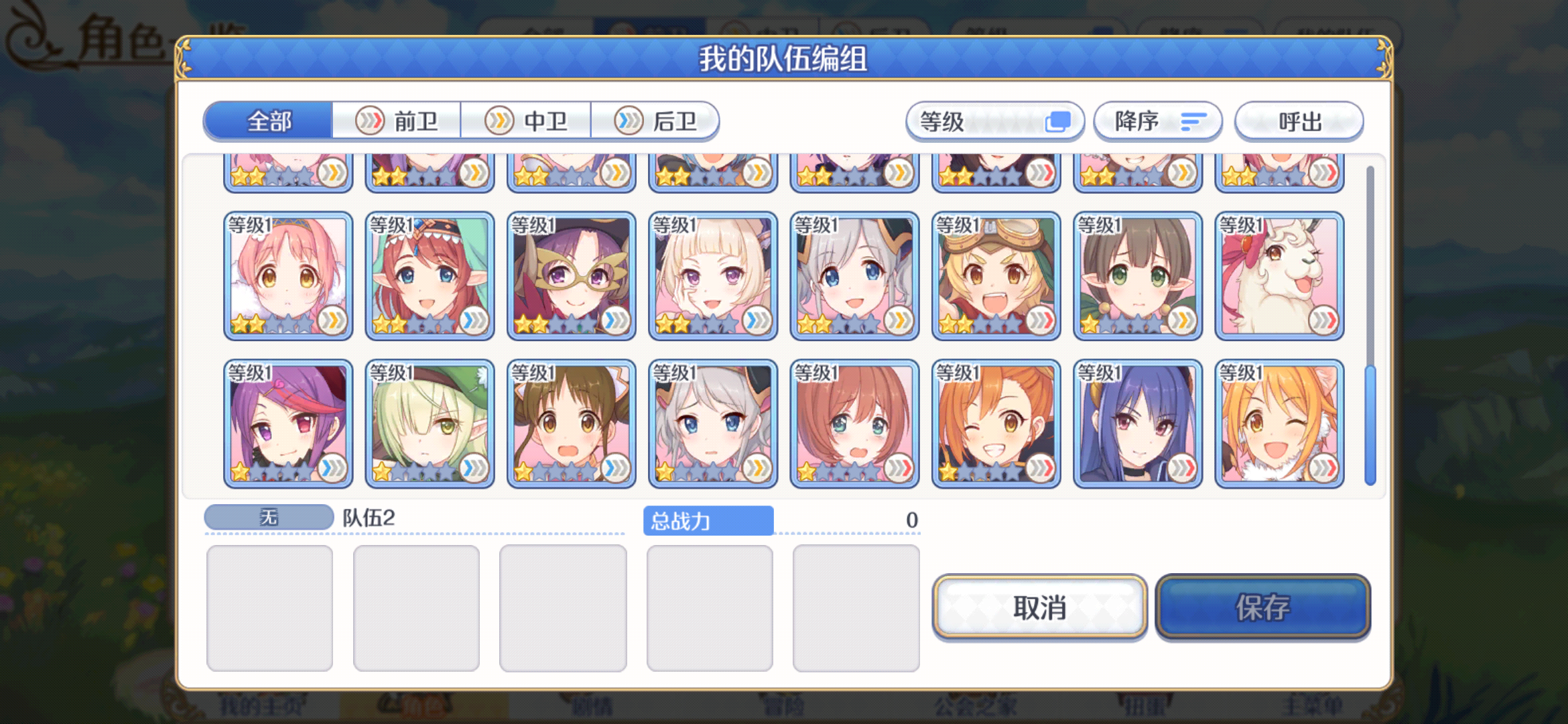Select the first empty team slot
This screenshot has width=1568, height=724.
pos(269,605)
